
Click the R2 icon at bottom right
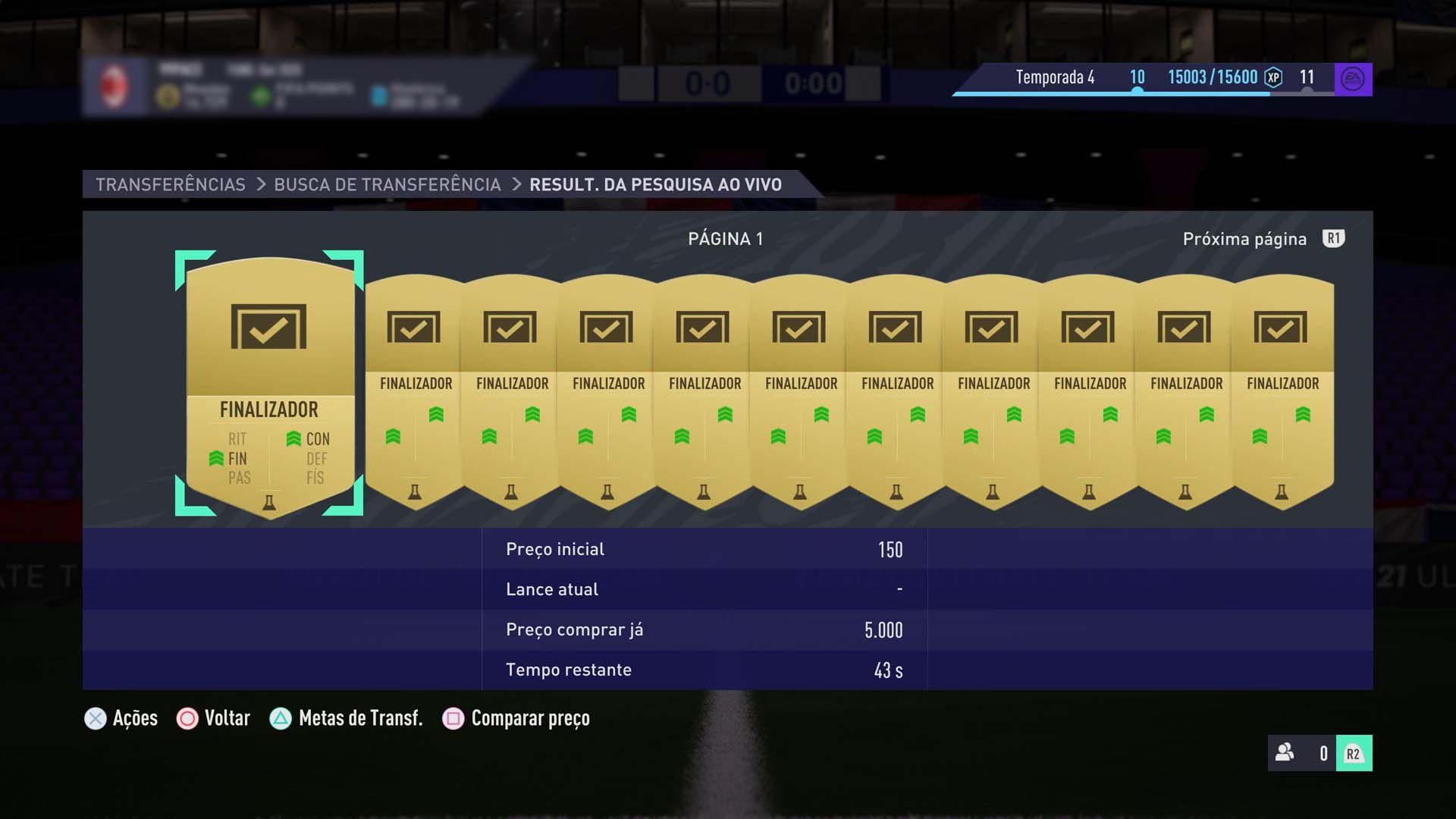[1354, 754]
